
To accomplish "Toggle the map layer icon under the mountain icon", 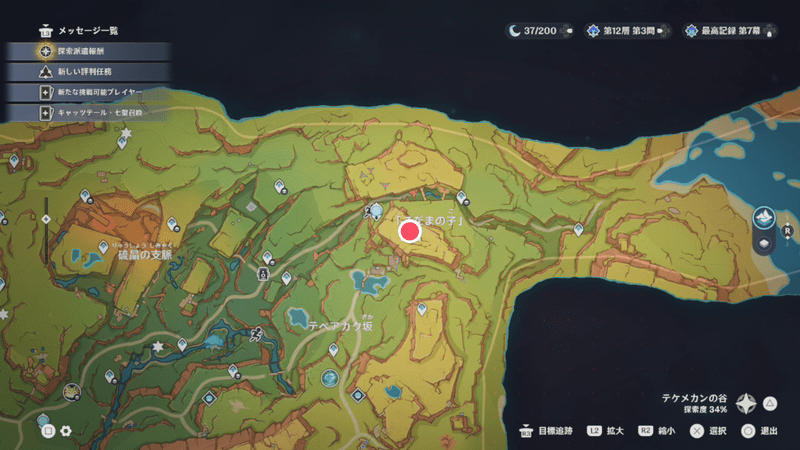I will tap(764, 243).
